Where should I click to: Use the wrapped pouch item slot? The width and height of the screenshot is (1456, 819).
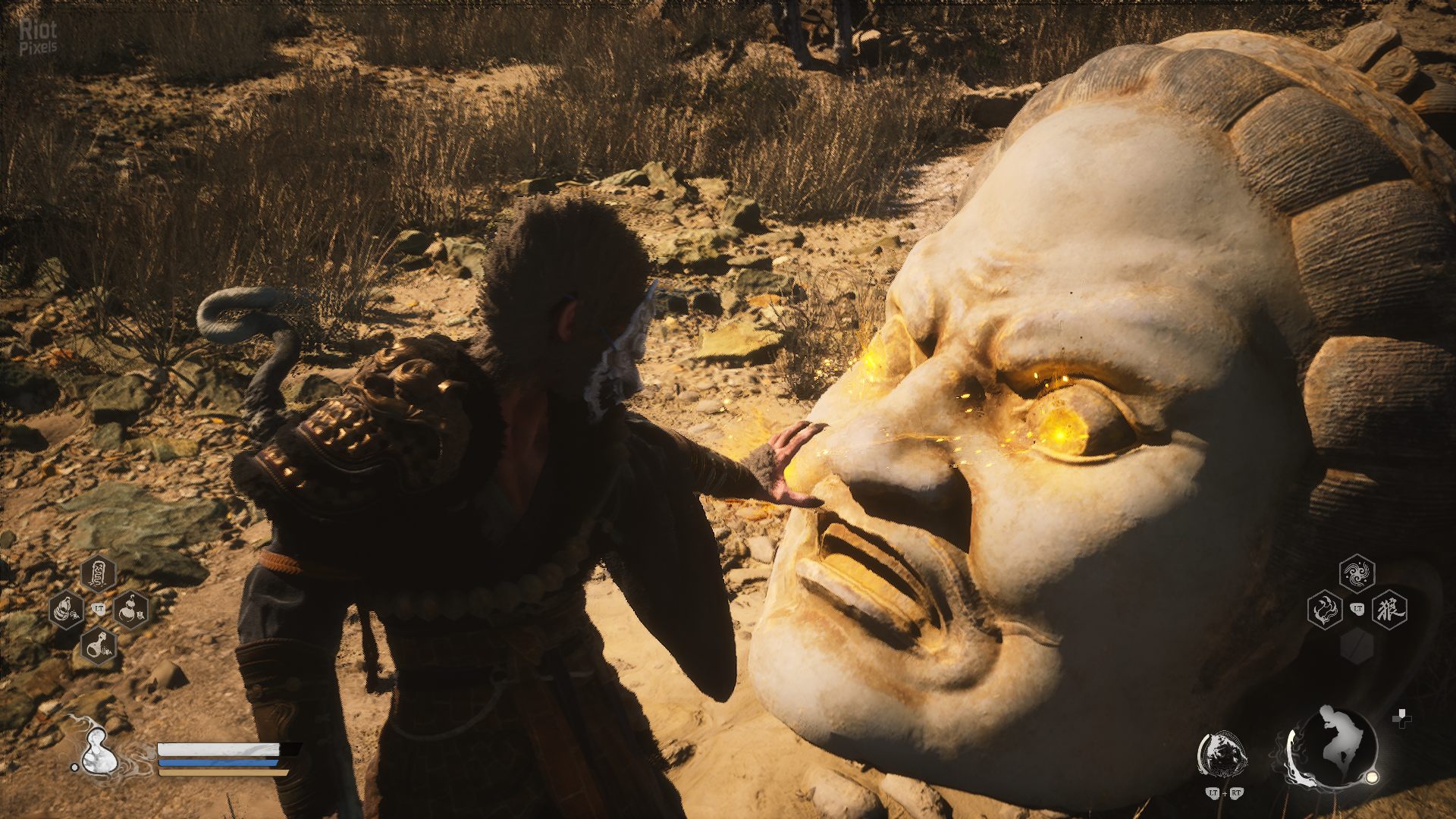[67, 609]
